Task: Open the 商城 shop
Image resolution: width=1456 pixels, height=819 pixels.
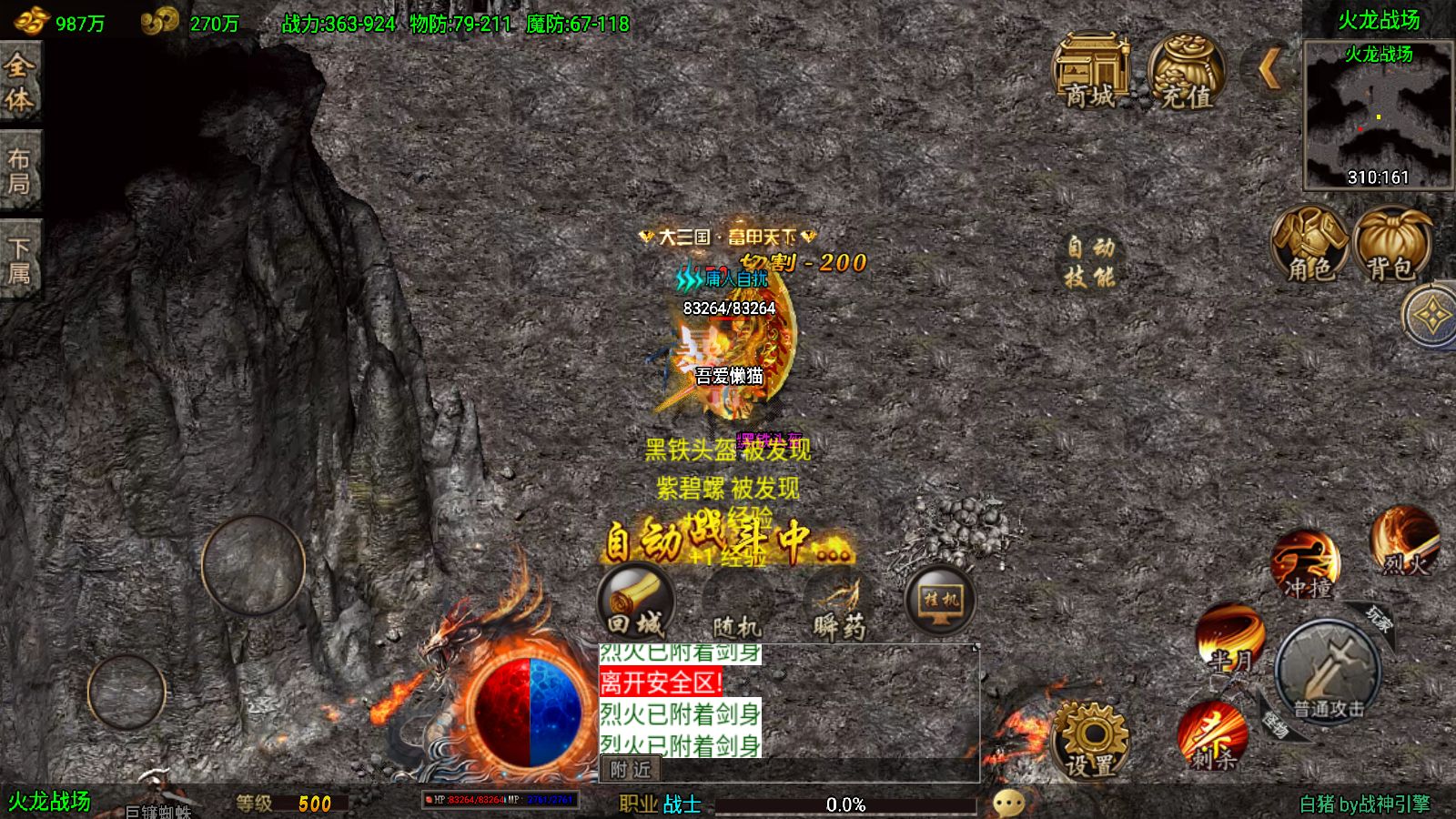Action: tap(1090, 71)
